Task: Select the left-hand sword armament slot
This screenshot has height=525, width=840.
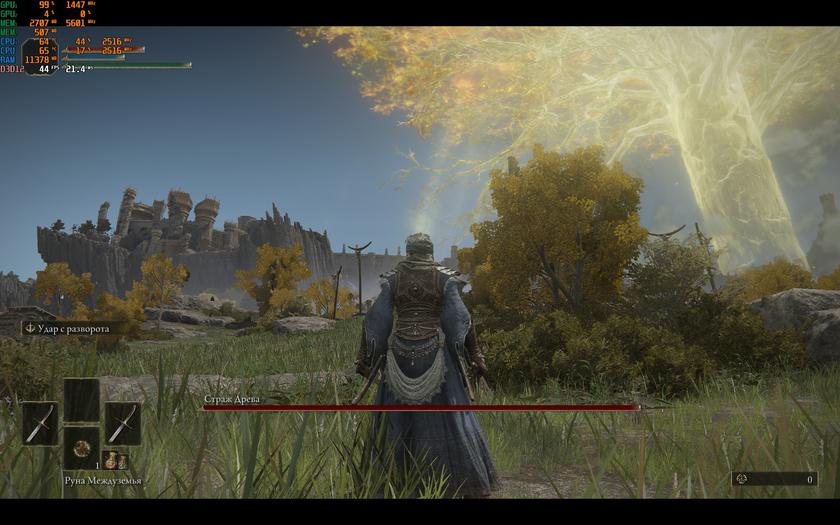Action: (x=40, y=423)
